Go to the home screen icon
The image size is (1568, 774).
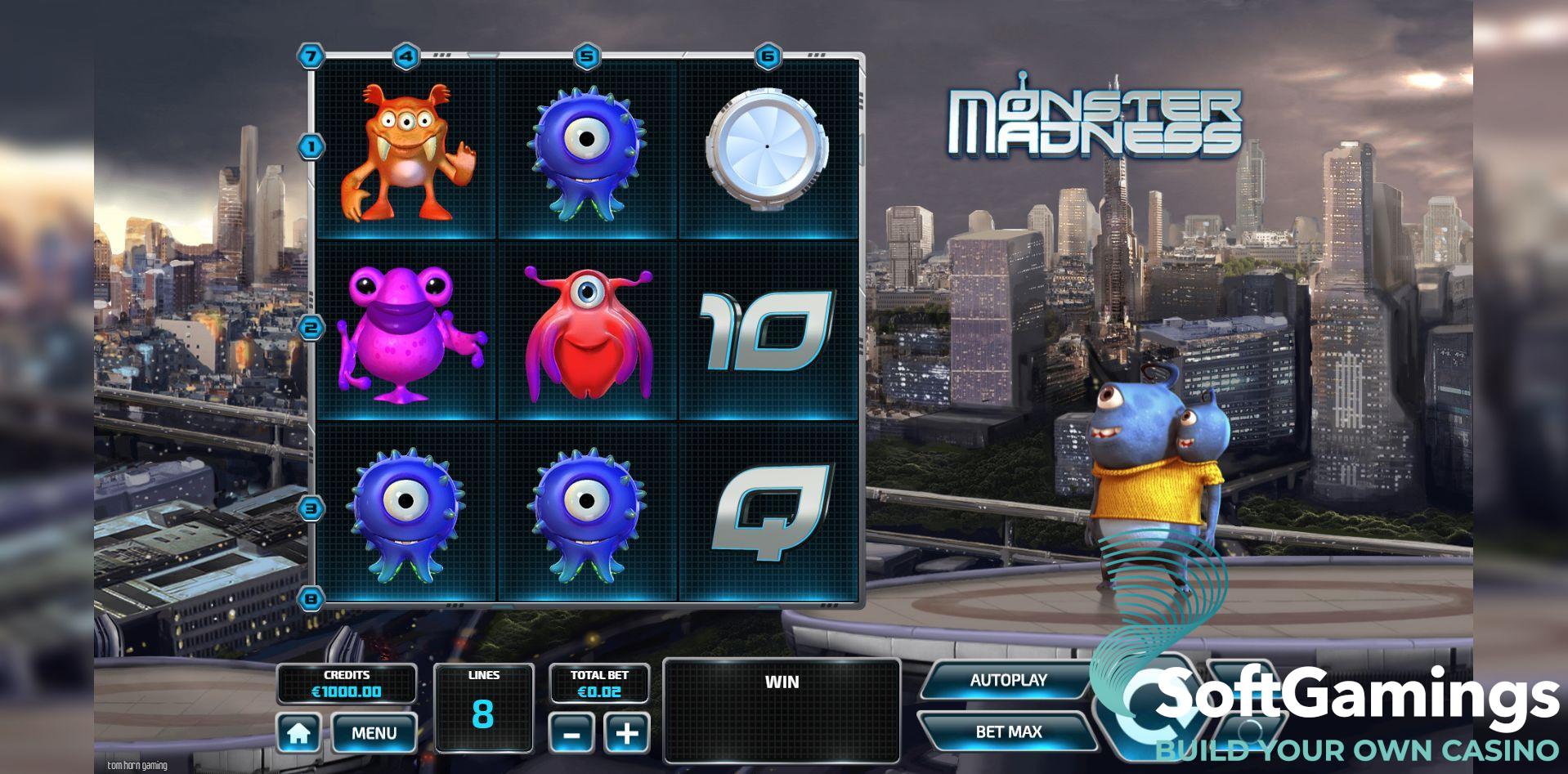coord(298,733)
